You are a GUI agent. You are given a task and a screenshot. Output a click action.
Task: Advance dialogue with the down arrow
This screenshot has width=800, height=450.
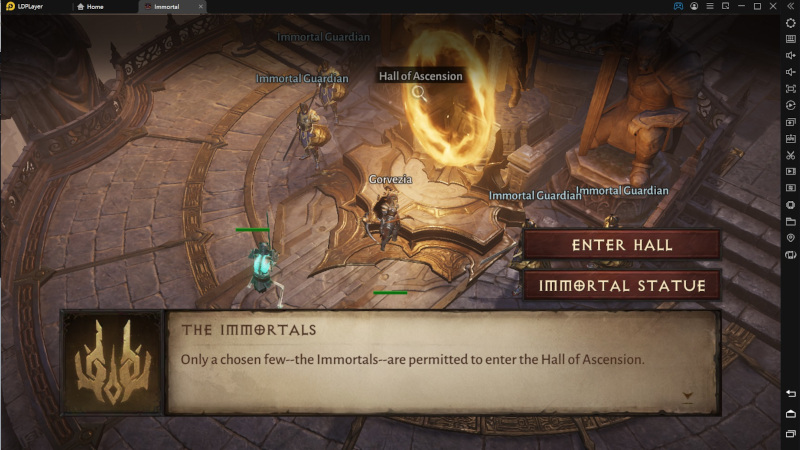pyautogui.click(x=688, y=396)
